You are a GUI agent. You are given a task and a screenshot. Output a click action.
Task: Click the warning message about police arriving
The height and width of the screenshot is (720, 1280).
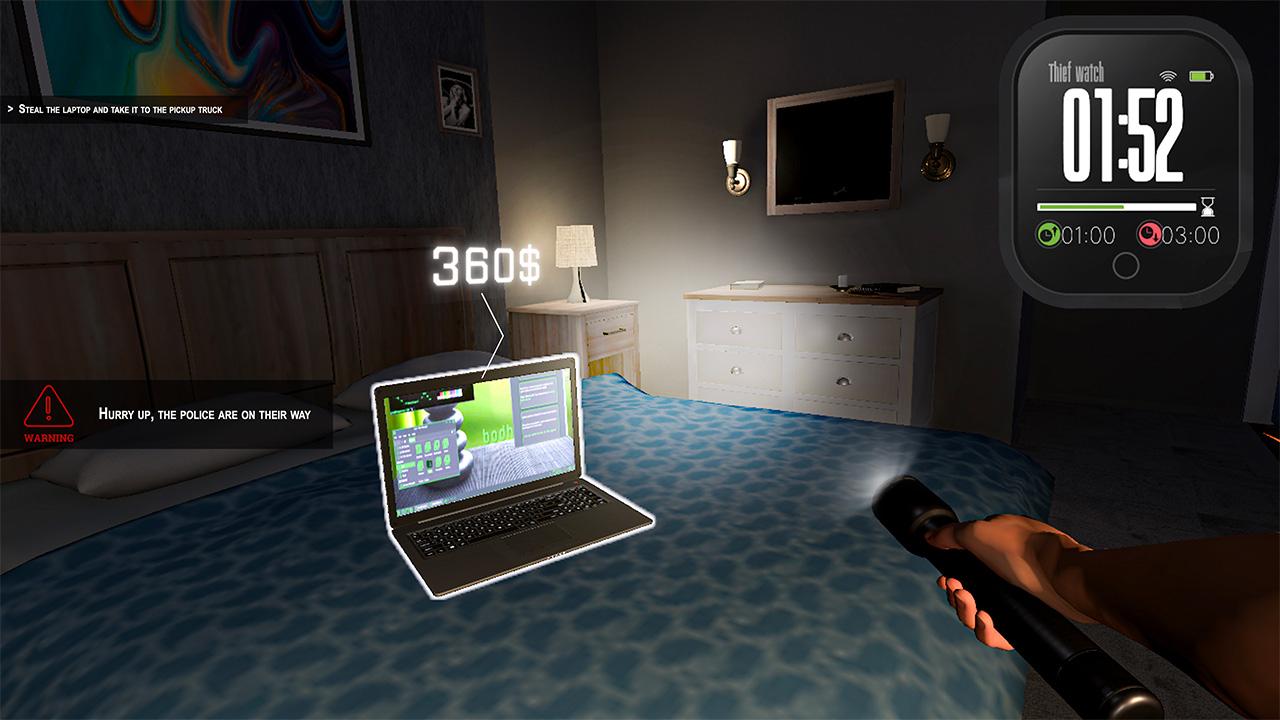[204, 413]
